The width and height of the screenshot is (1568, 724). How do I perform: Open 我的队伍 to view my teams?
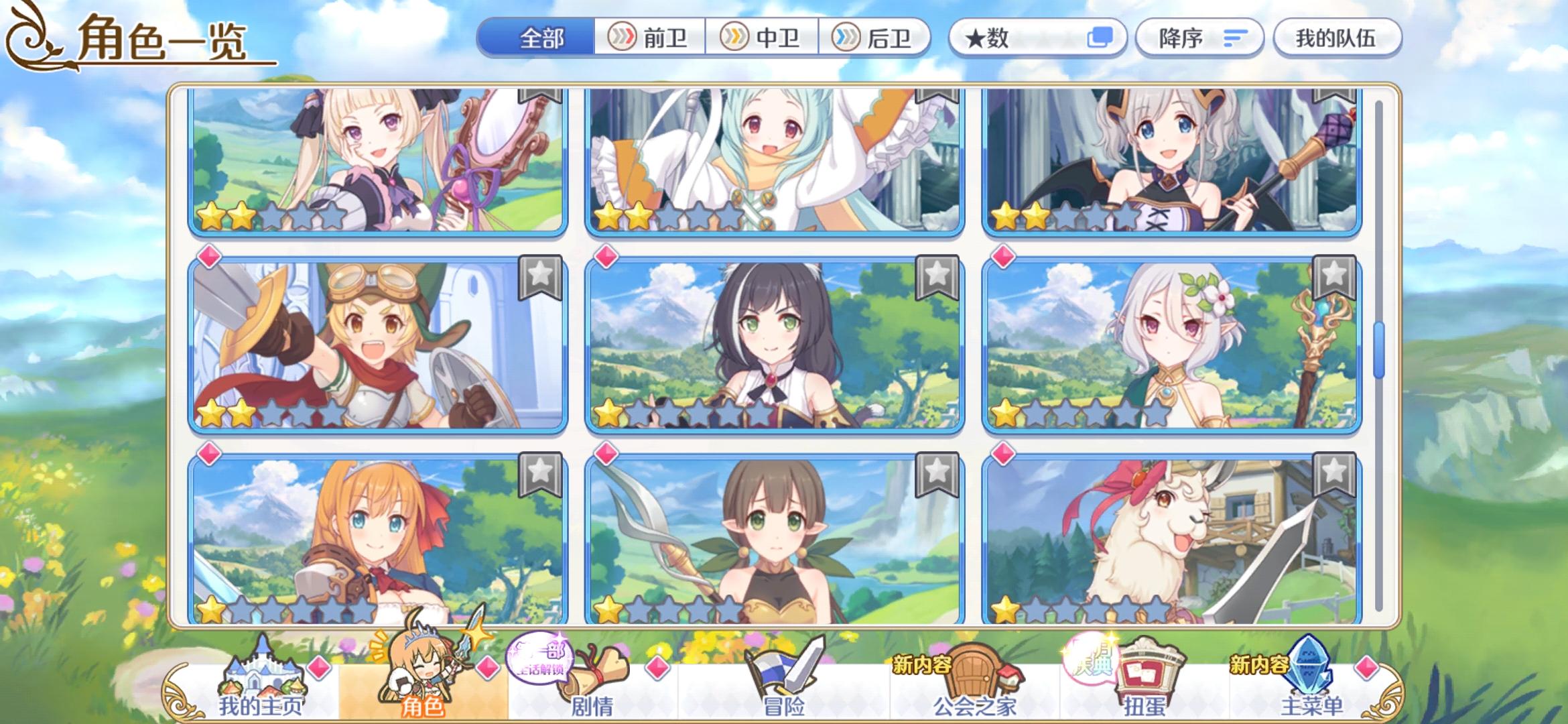pos(1337,38)
